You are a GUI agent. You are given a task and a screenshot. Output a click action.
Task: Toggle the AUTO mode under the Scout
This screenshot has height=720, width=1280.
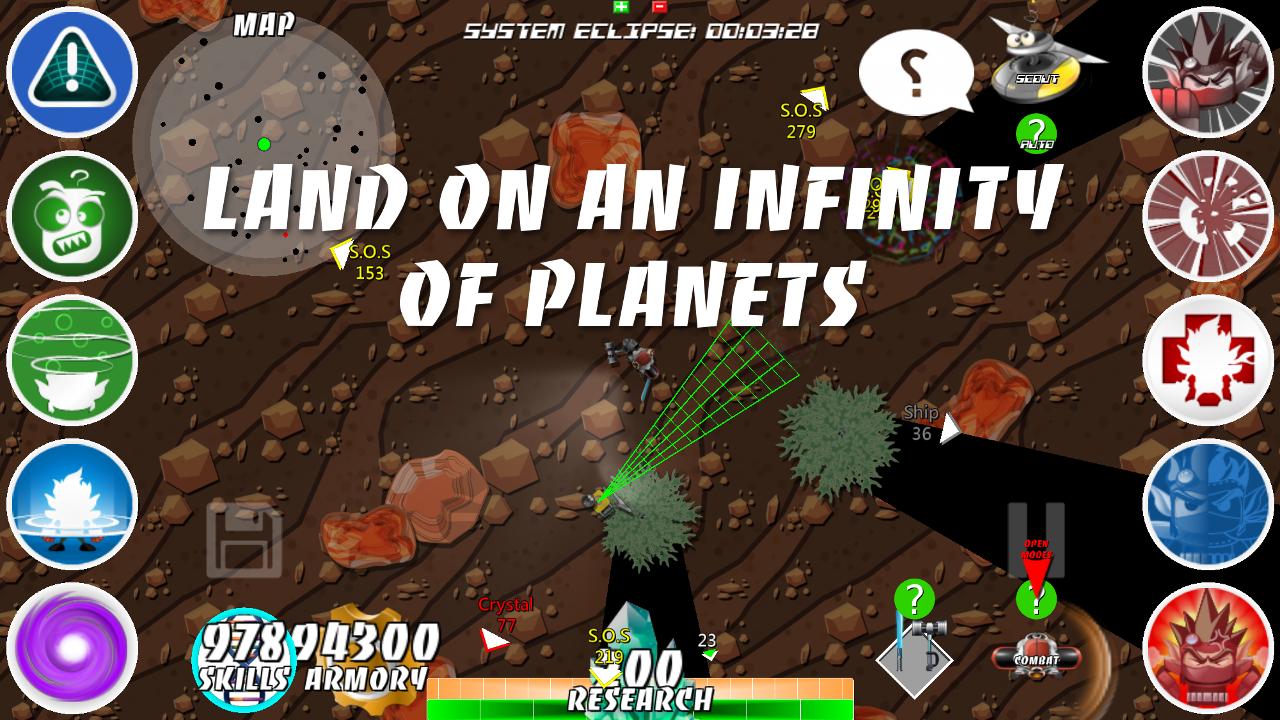coord(1035,135)
